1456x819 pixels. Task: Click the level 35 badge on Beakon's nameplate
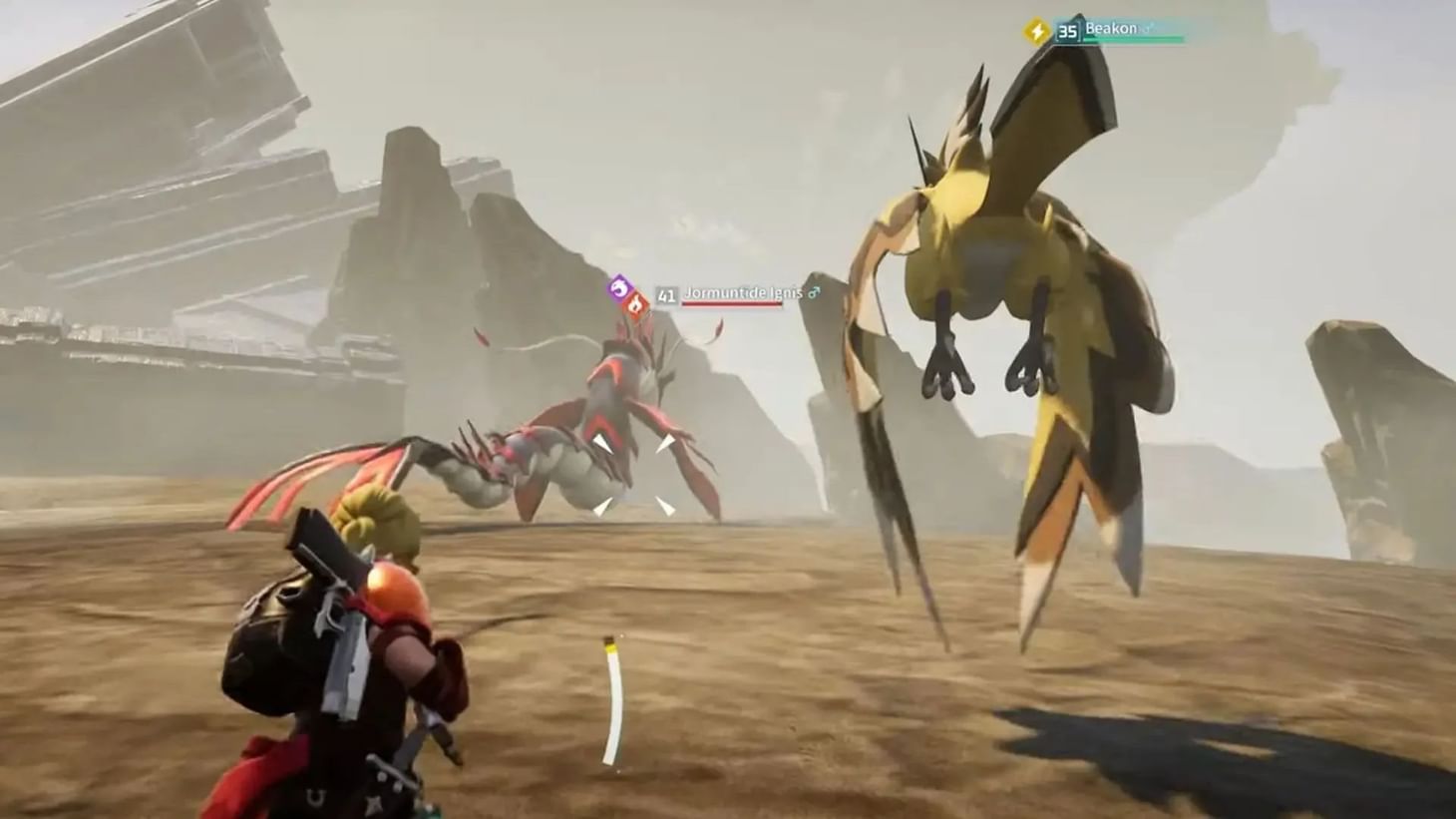(1068, 31)
